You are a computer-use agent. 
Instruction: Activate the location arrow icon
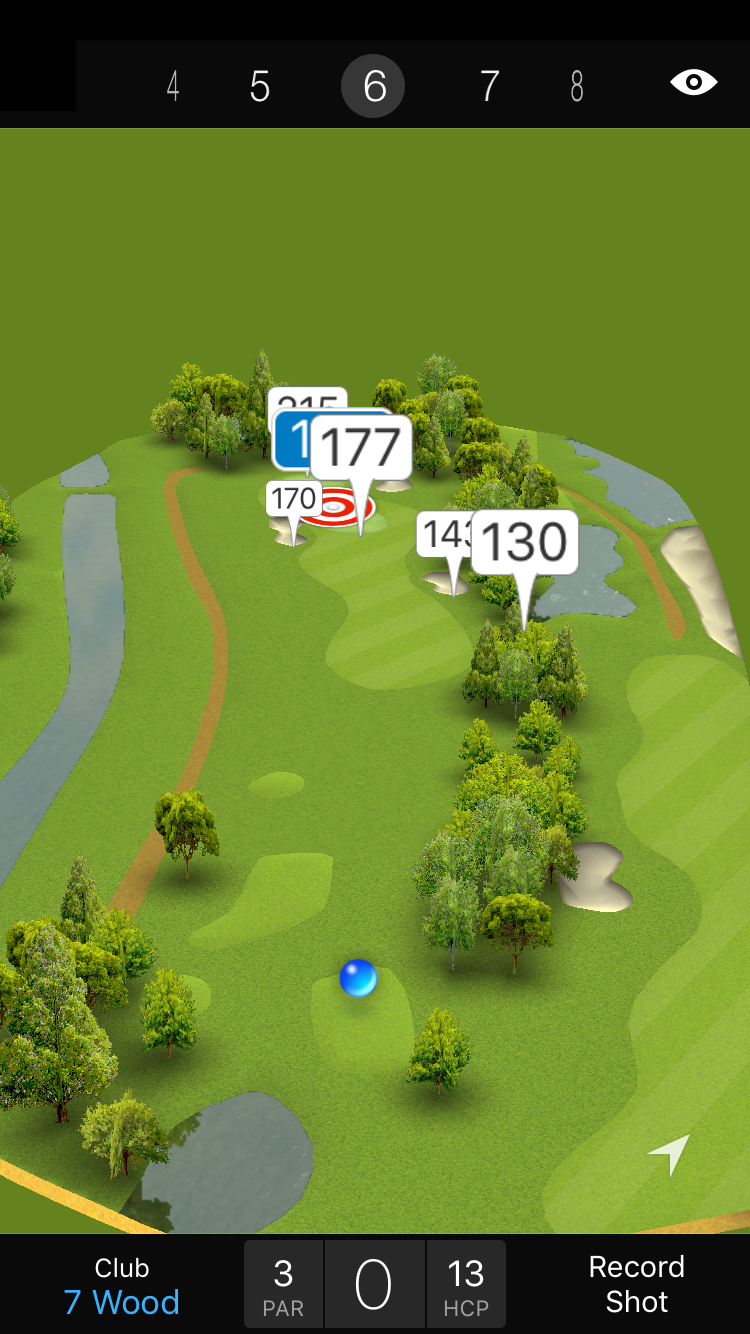669,1154
